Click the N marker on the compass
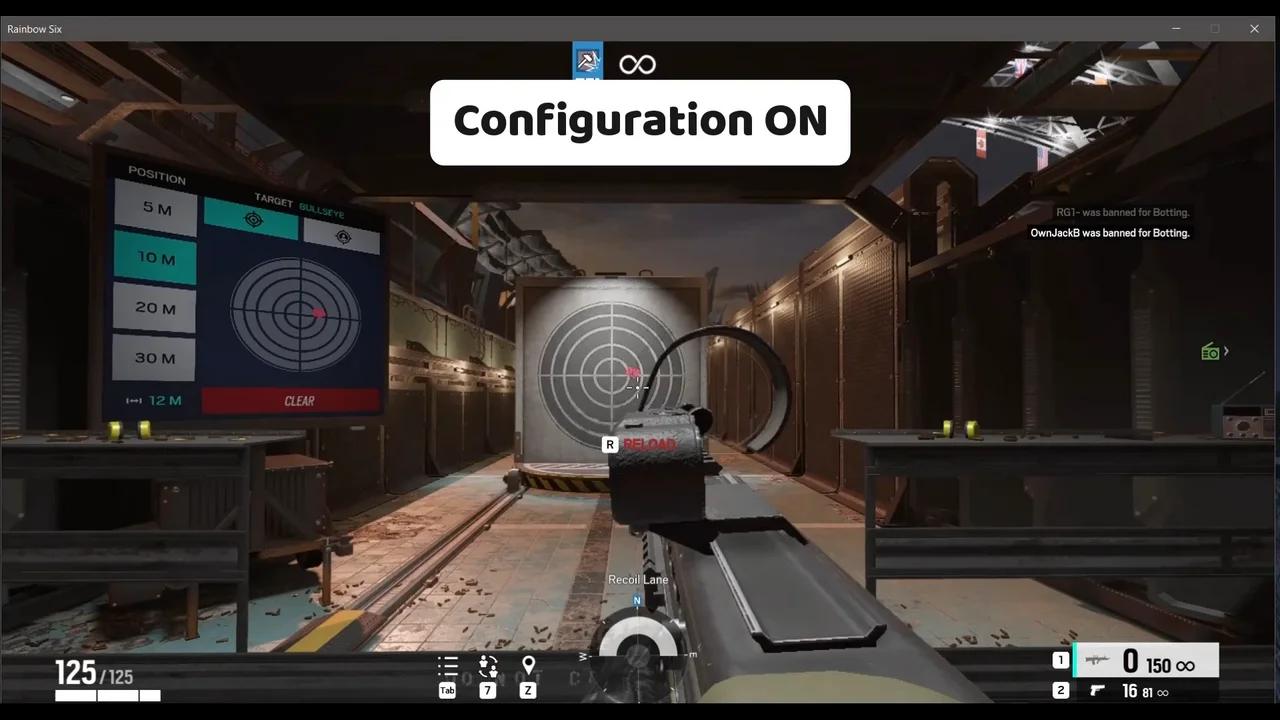The height and width of the screenshot is (720, 1280). tap(636, 600)
